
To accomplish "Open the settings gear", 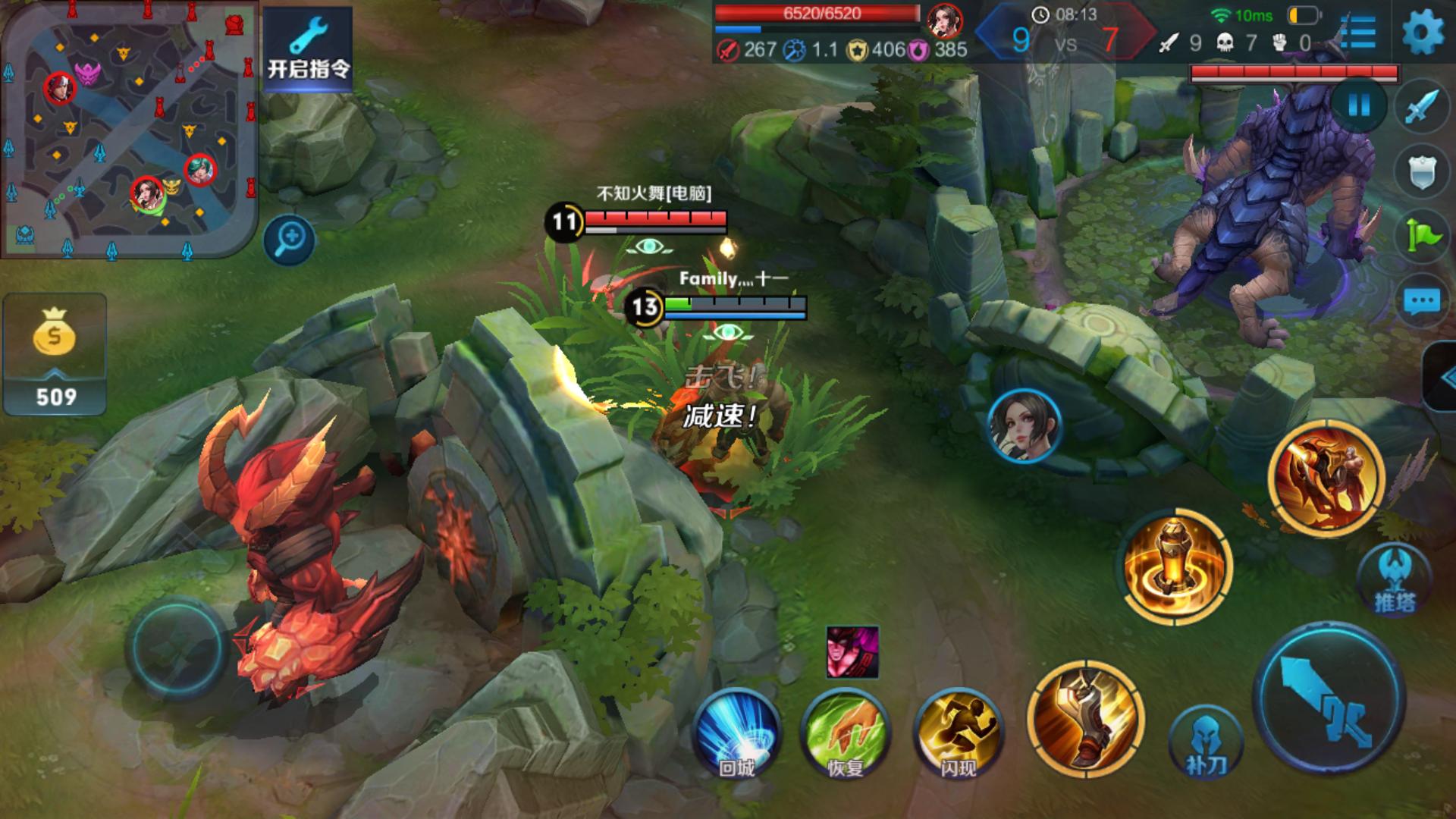I will point(1423,32).
